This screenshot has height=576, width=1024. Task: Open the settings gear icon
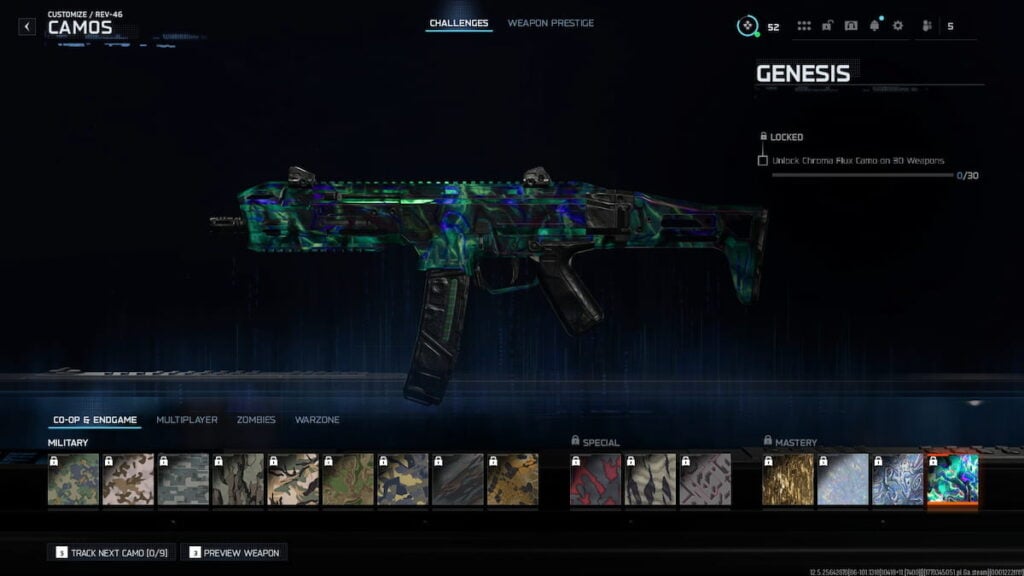pyautogui.click(x=897, y=26)
